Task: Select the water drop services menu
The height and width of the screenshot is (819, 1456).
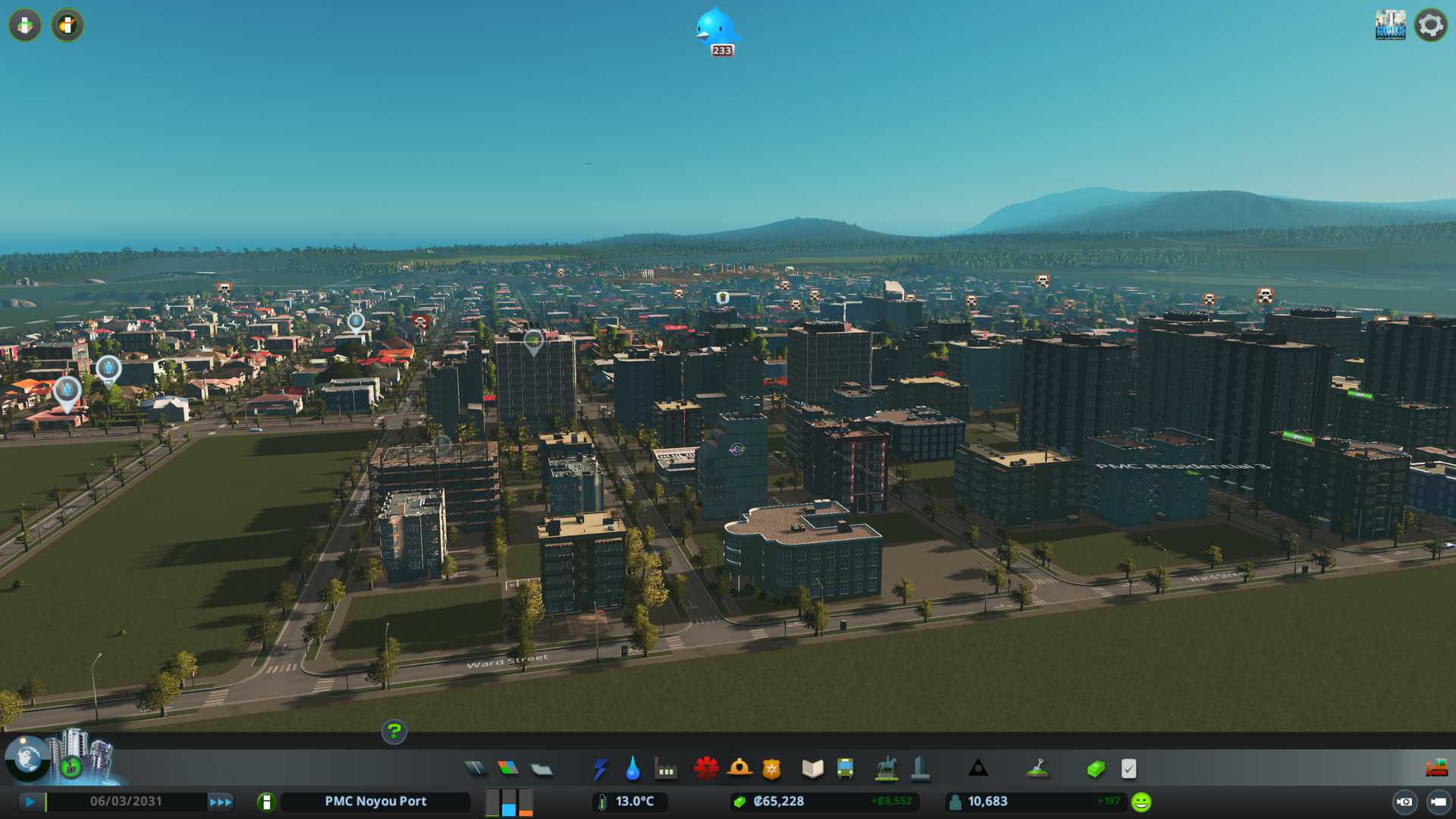Action: point(632,769)
